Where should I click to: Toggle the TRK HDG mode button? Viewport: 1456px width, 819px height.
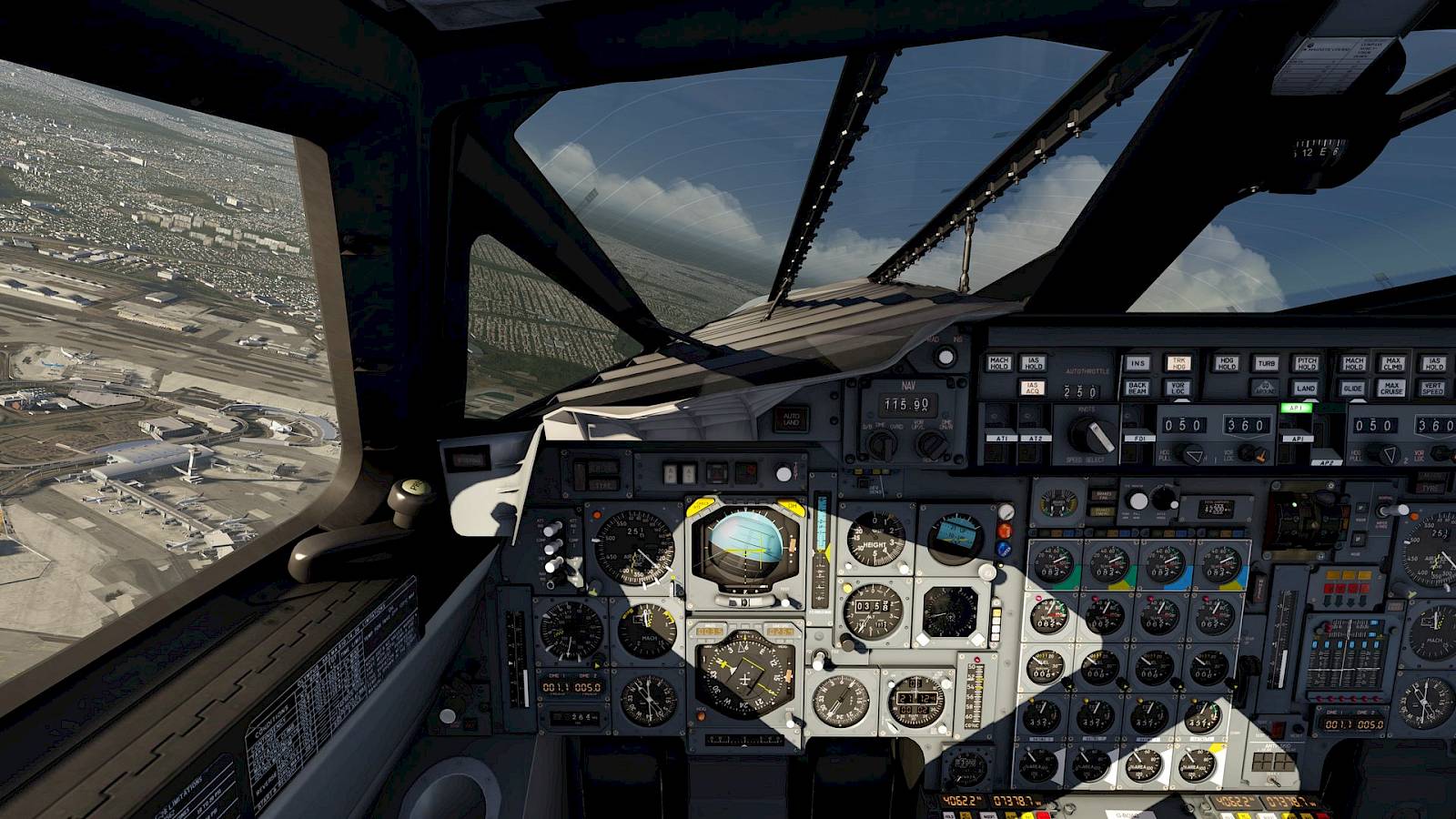(1178, 363)
